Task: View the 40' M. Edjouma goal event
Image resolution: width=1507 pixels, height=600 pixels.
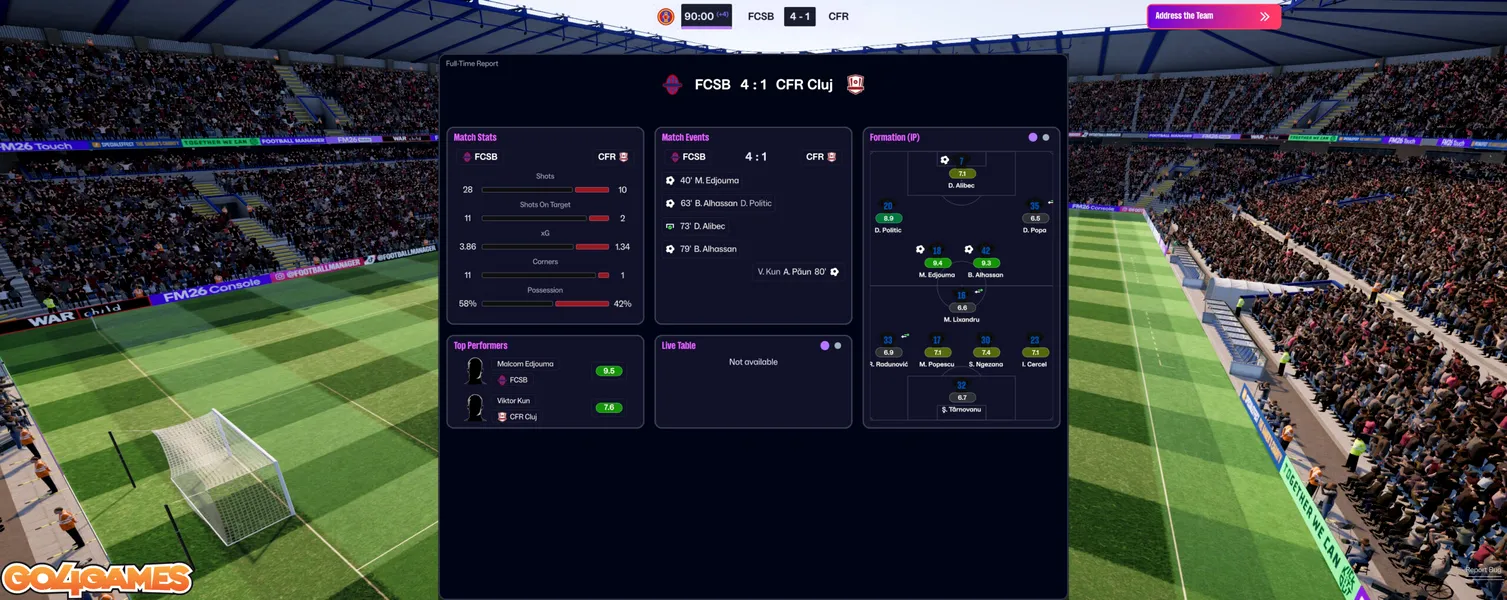Action: click(x=708, y=181)
